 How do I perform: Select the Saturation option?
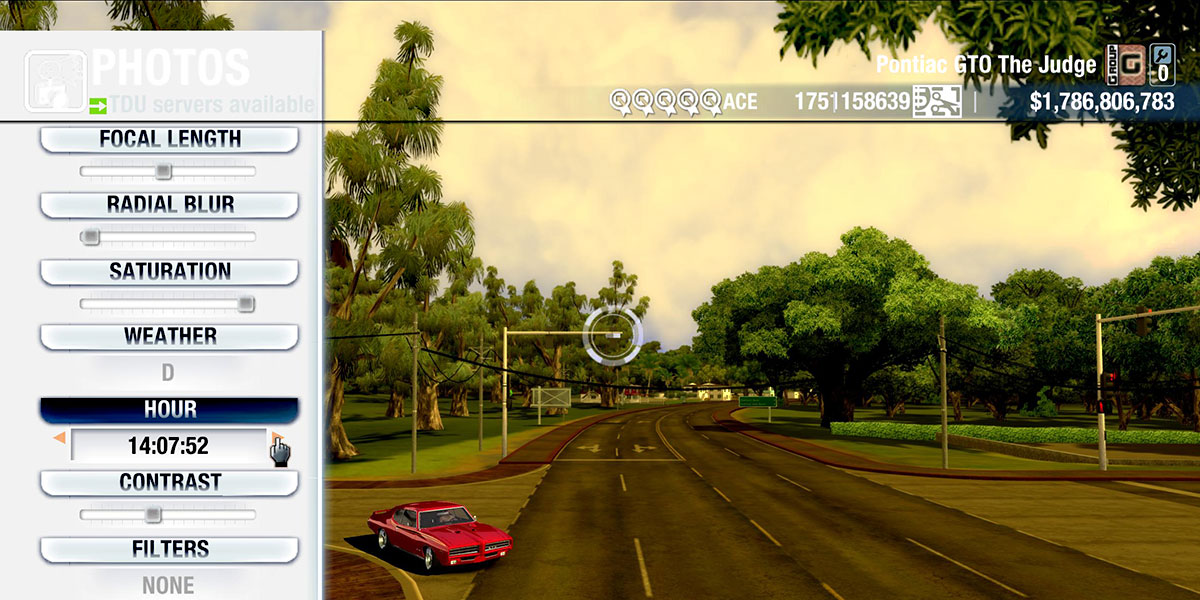169,271
